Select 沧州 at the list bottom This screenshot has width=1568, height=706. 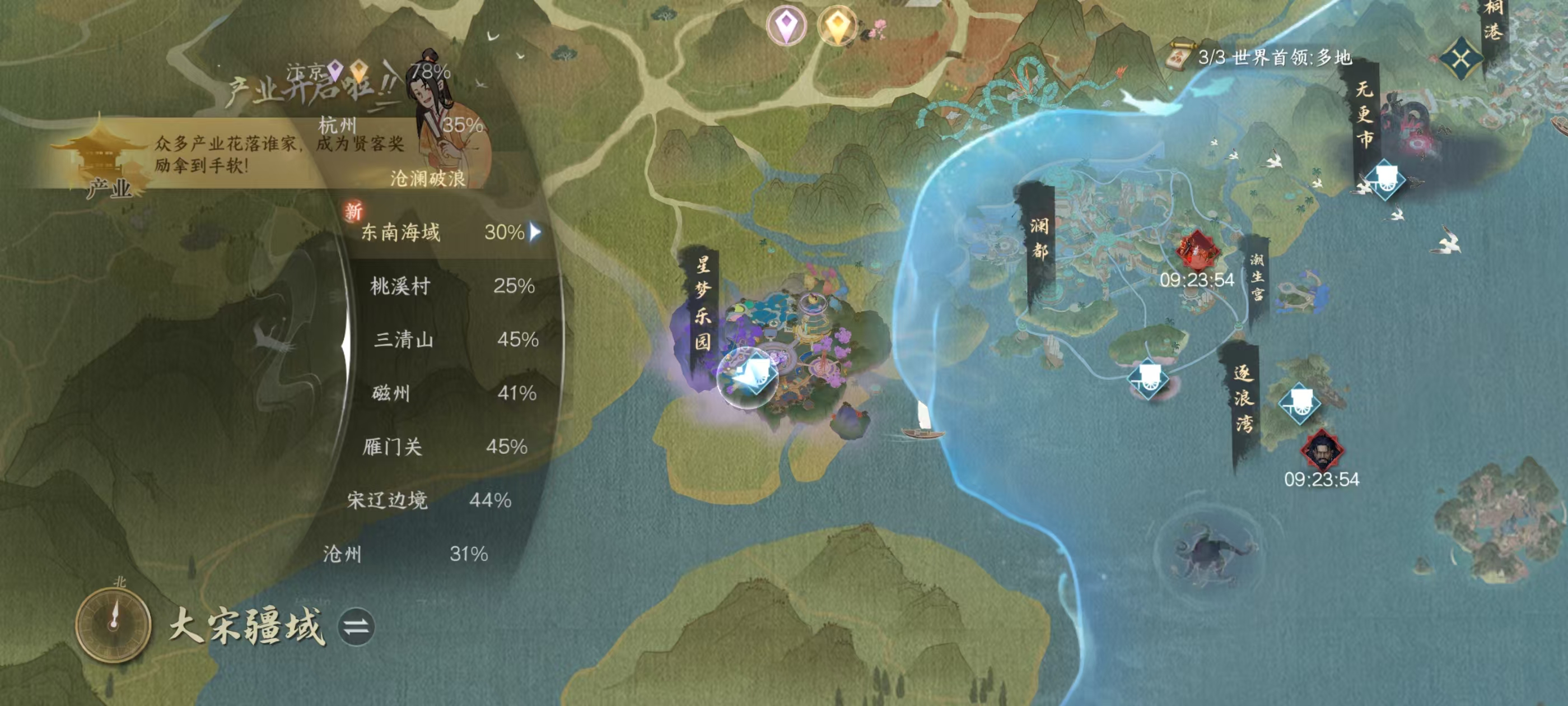(x=342, y=554)
